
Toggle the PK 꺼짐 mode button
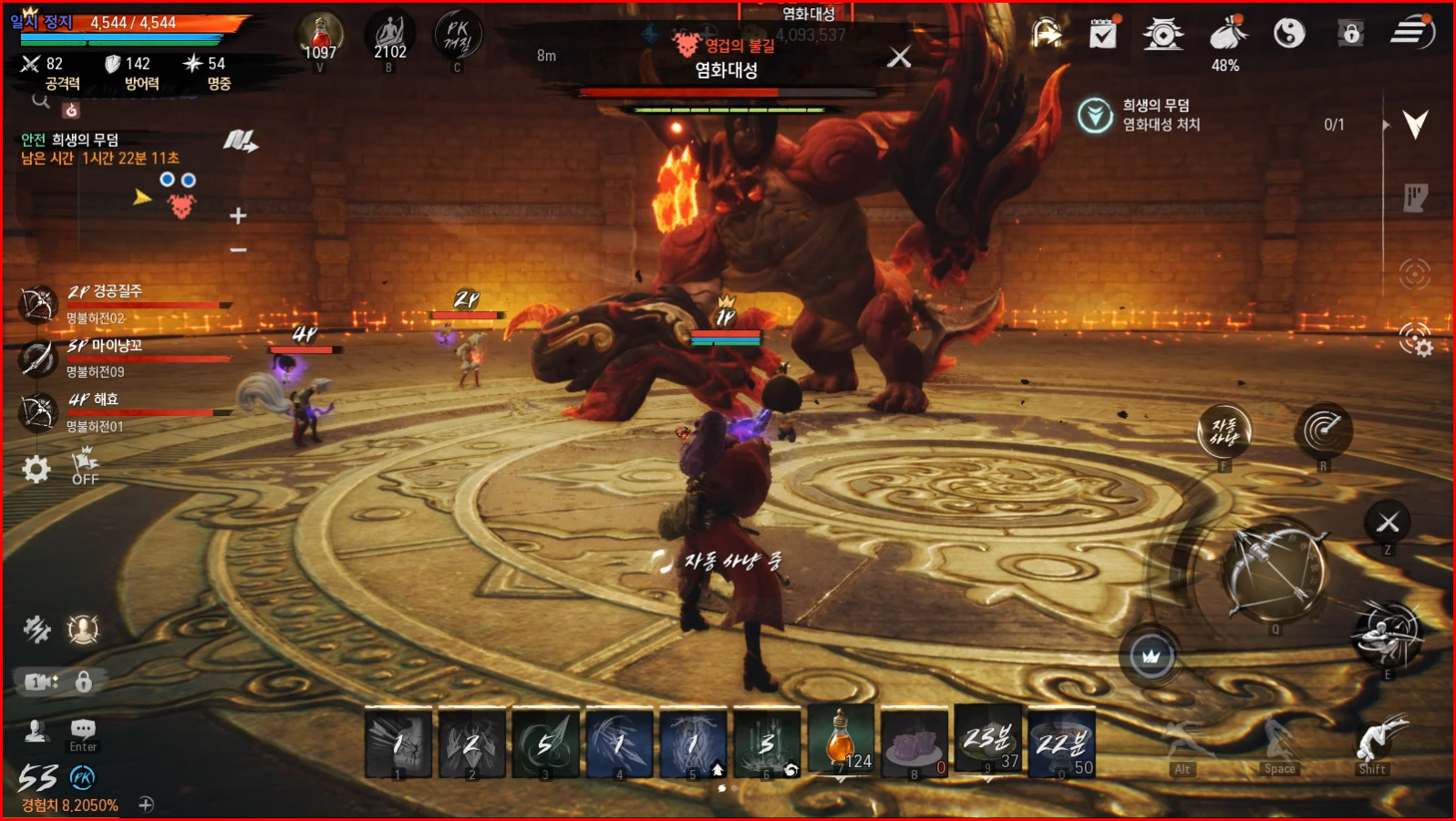(x=458, y=36)
